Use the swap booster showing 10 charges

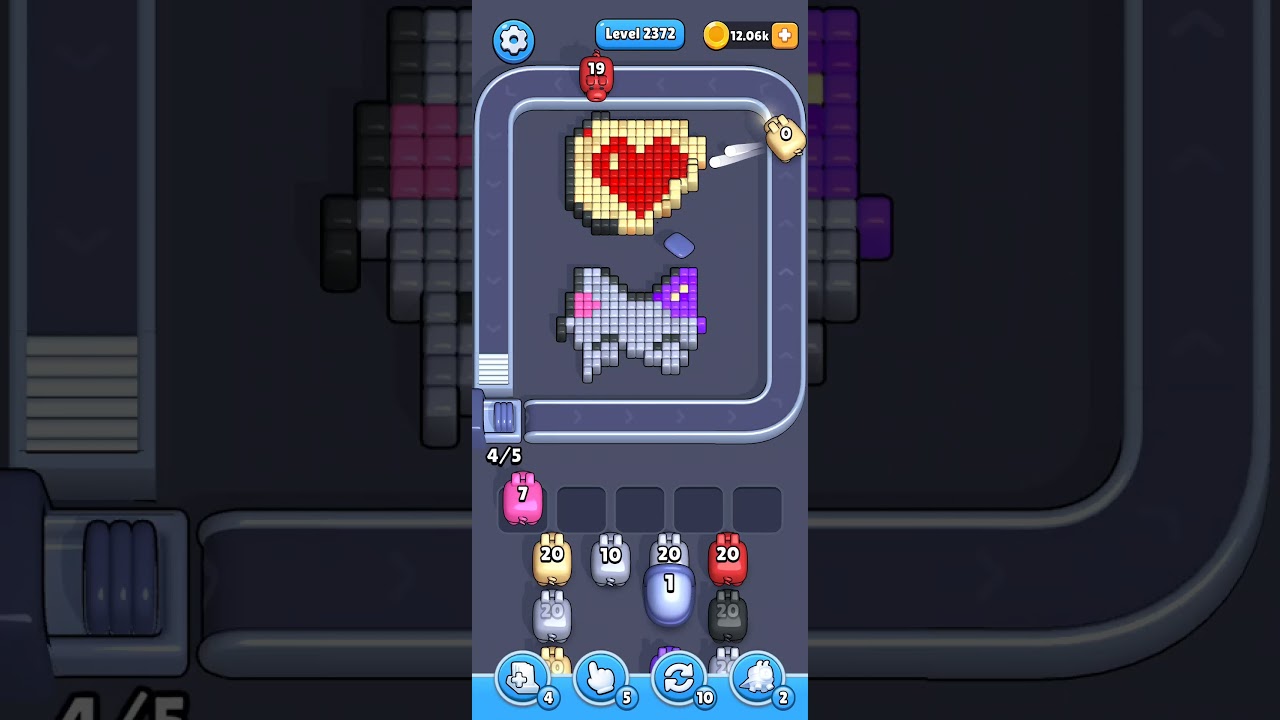click(679, 677)
